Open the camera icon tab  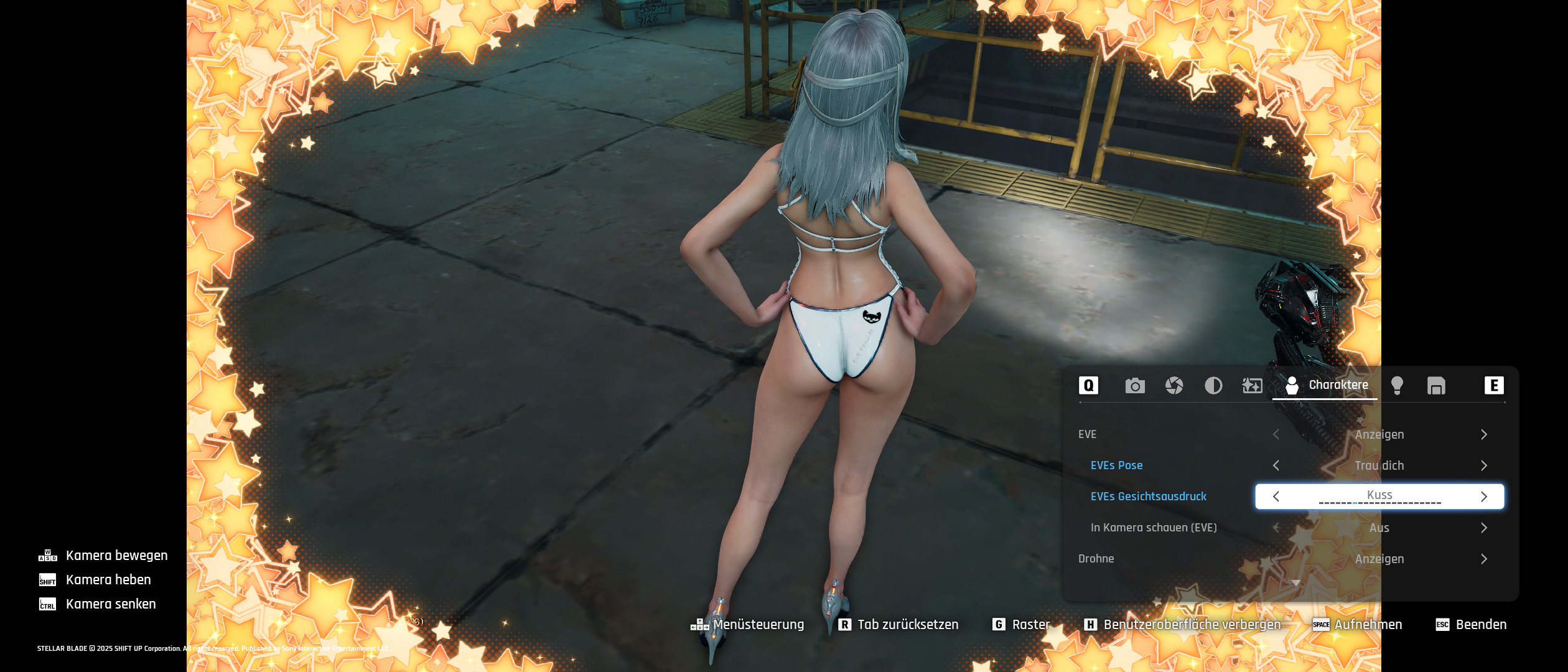[x=1135, y=386]
